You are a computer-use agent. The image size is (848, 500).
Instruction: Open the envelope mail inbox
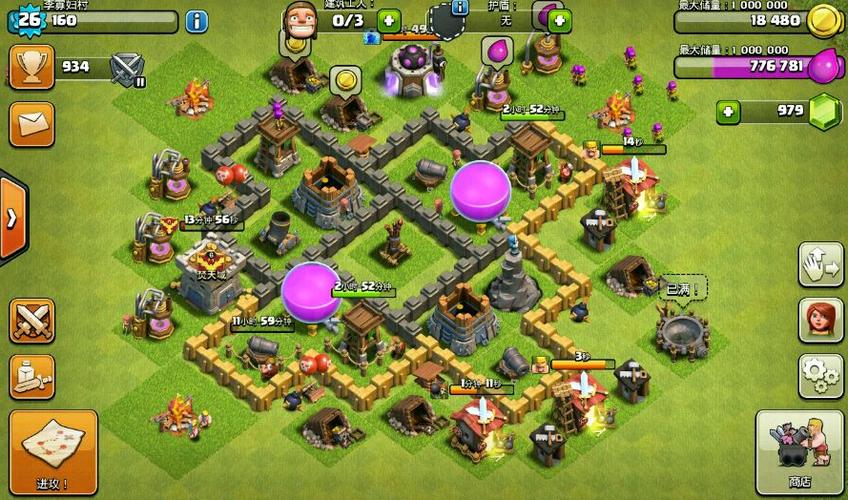click(31, 124)
